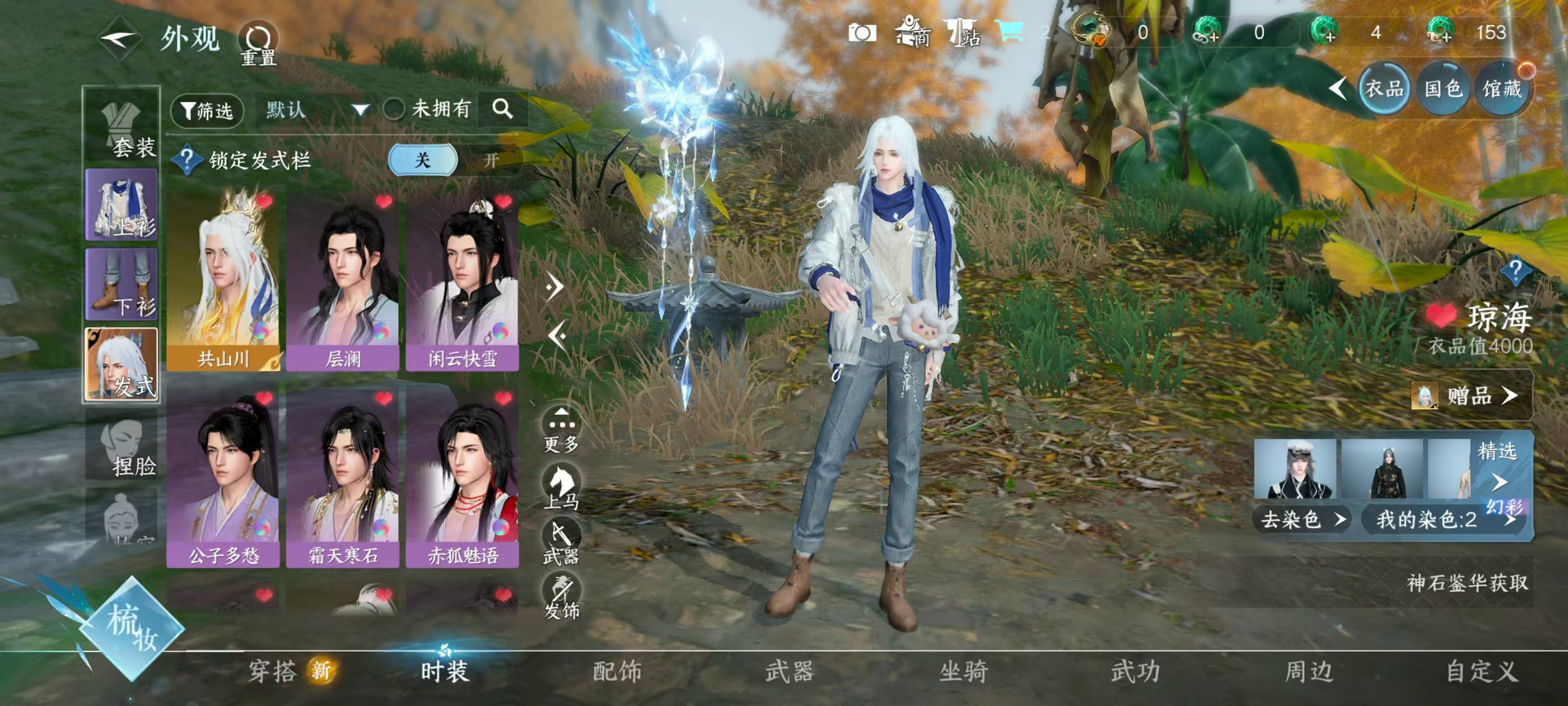Click the 去染色 dye button
Screen dimensions: 1568x706
point(1301,519)
